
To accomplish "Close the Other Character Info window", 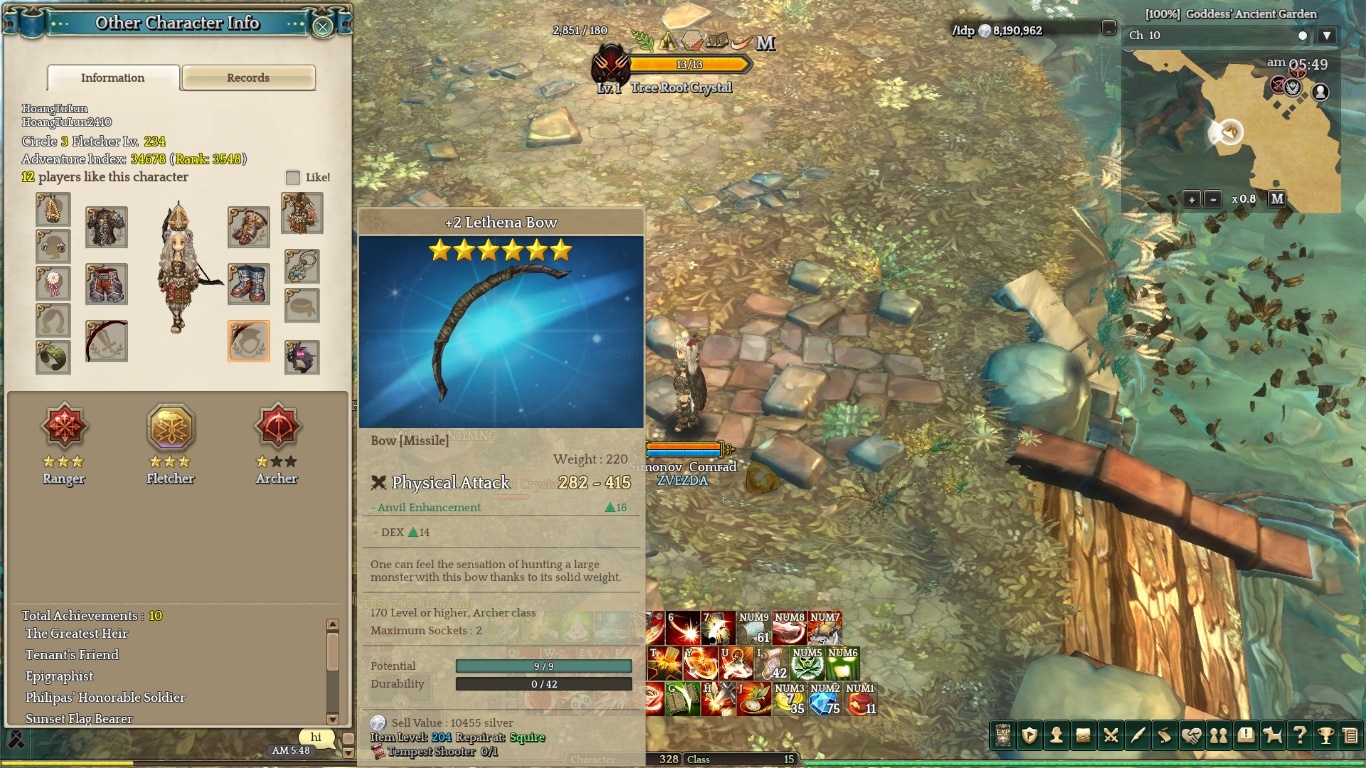I will click(x=323, y=27).
